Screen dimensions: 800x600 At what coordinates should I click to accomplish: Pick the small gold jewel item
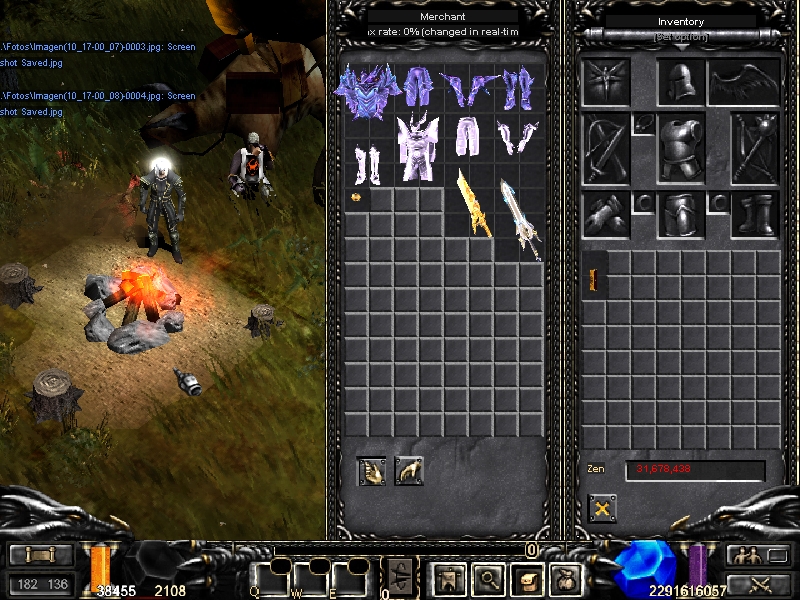tap(356, 198)
